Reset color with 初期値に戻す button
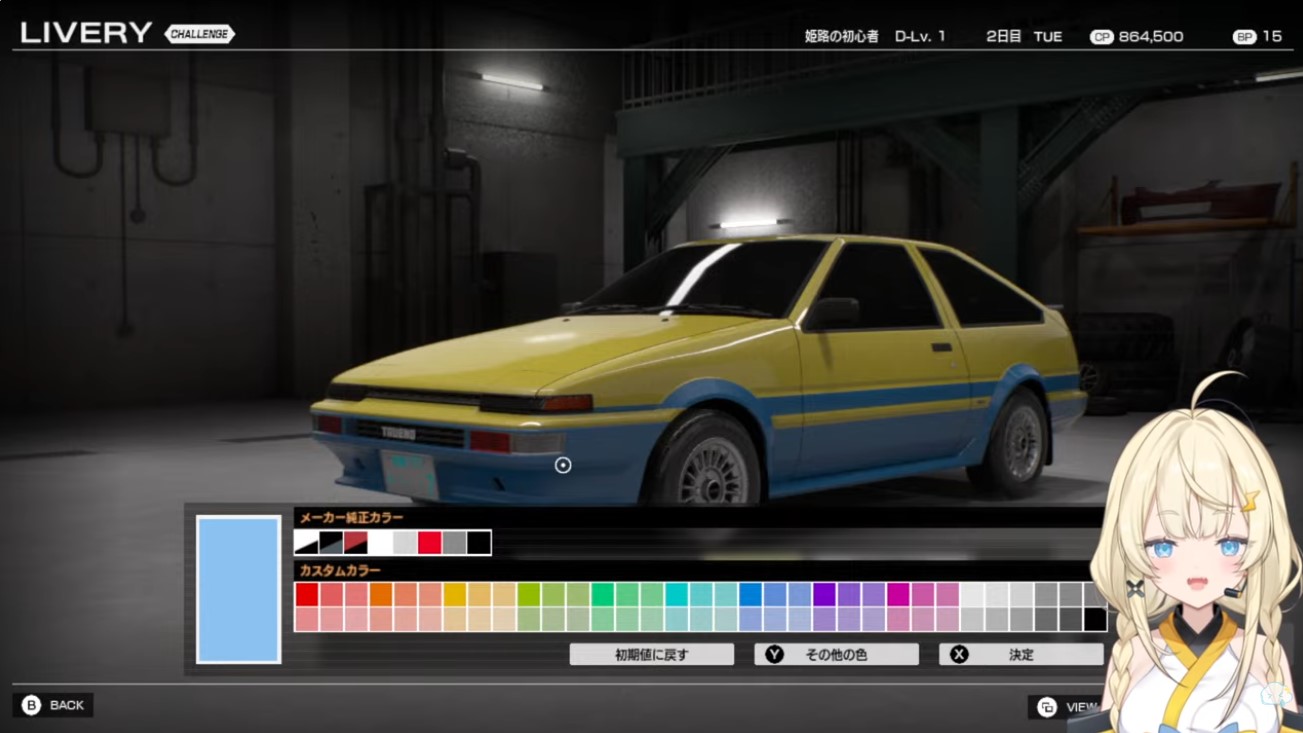The height and width of the screenshot is (733, 1303). pyautogui.click(x=651, y=655)
